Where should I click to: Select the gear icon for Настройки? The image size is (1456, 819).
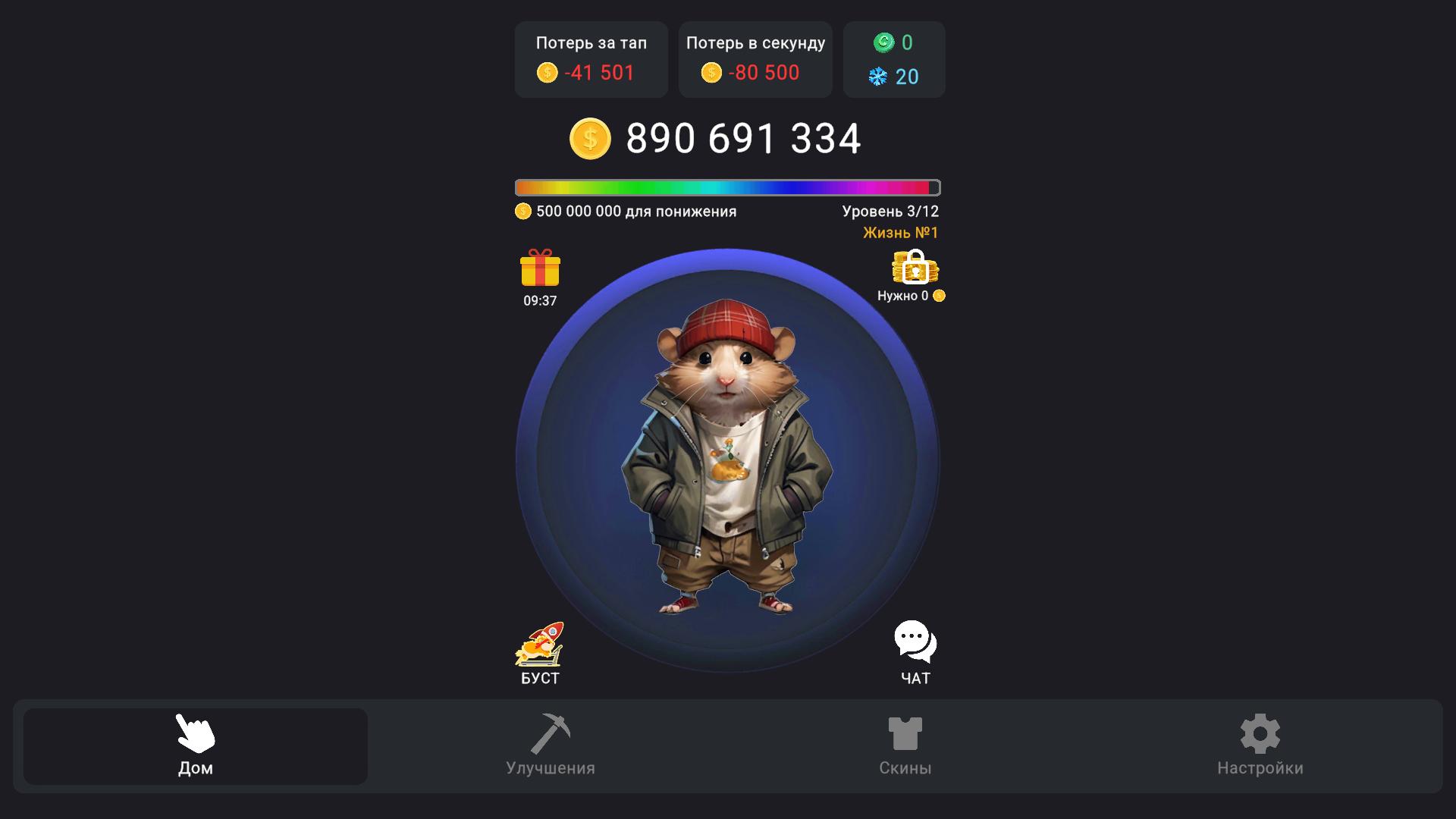[1260, 732]
